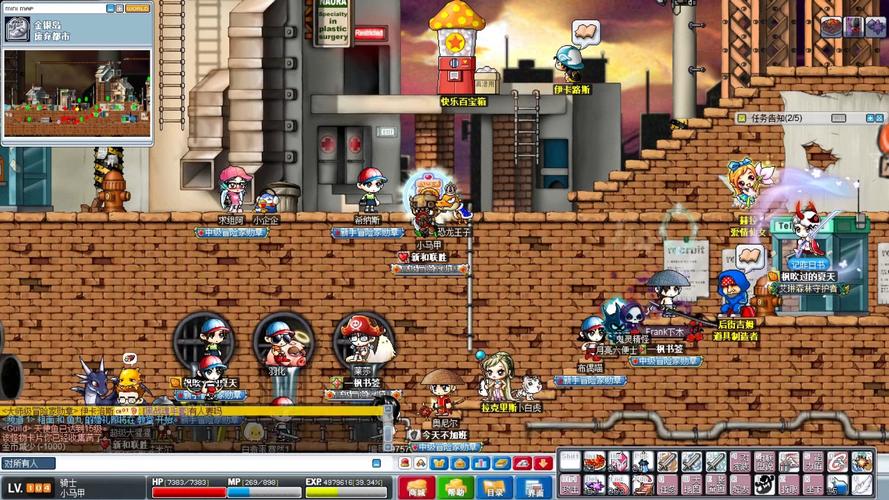Open the 商城 cash shop button

pos(416,488)
